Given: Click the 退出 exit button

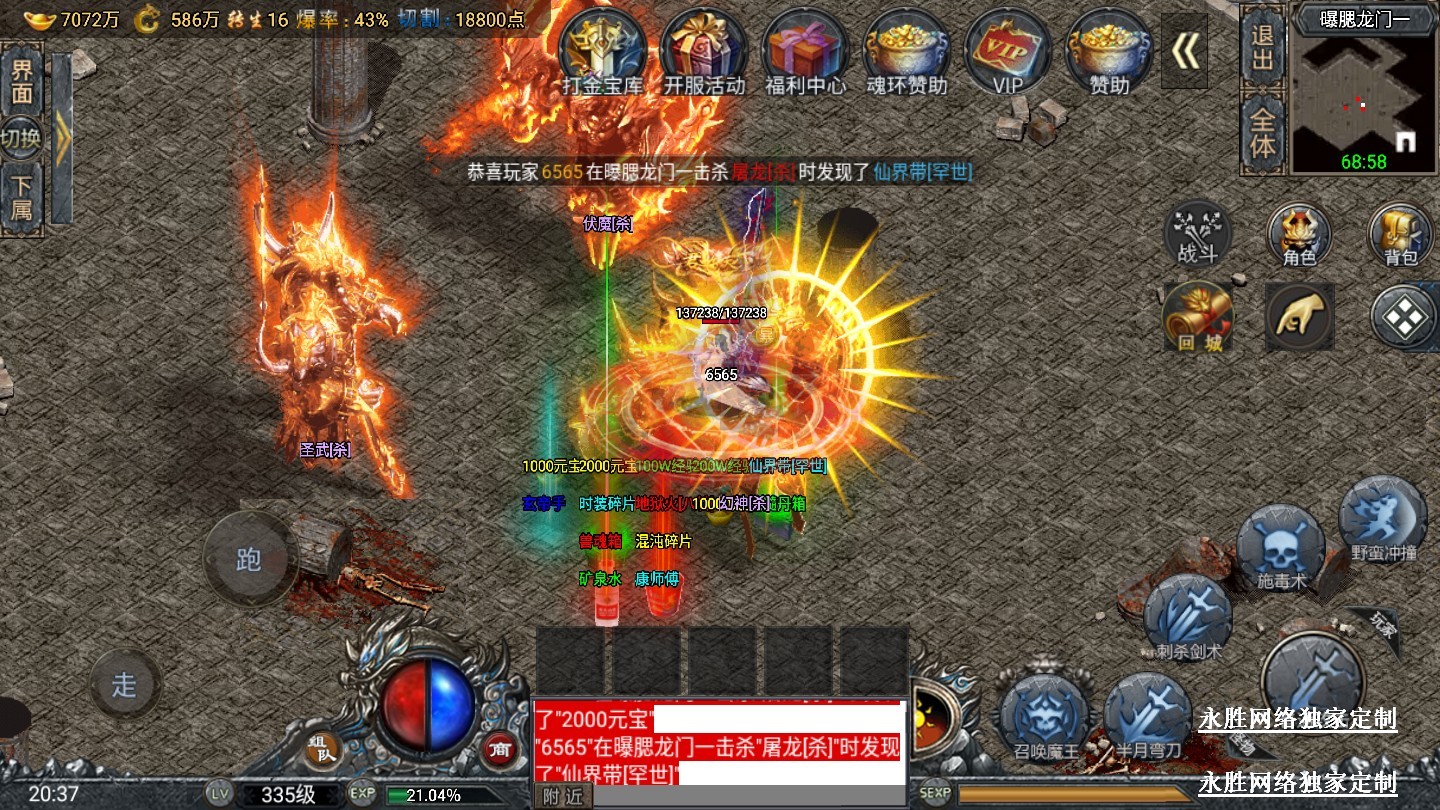Looking at the screenshot, I should coord(1263,46).
